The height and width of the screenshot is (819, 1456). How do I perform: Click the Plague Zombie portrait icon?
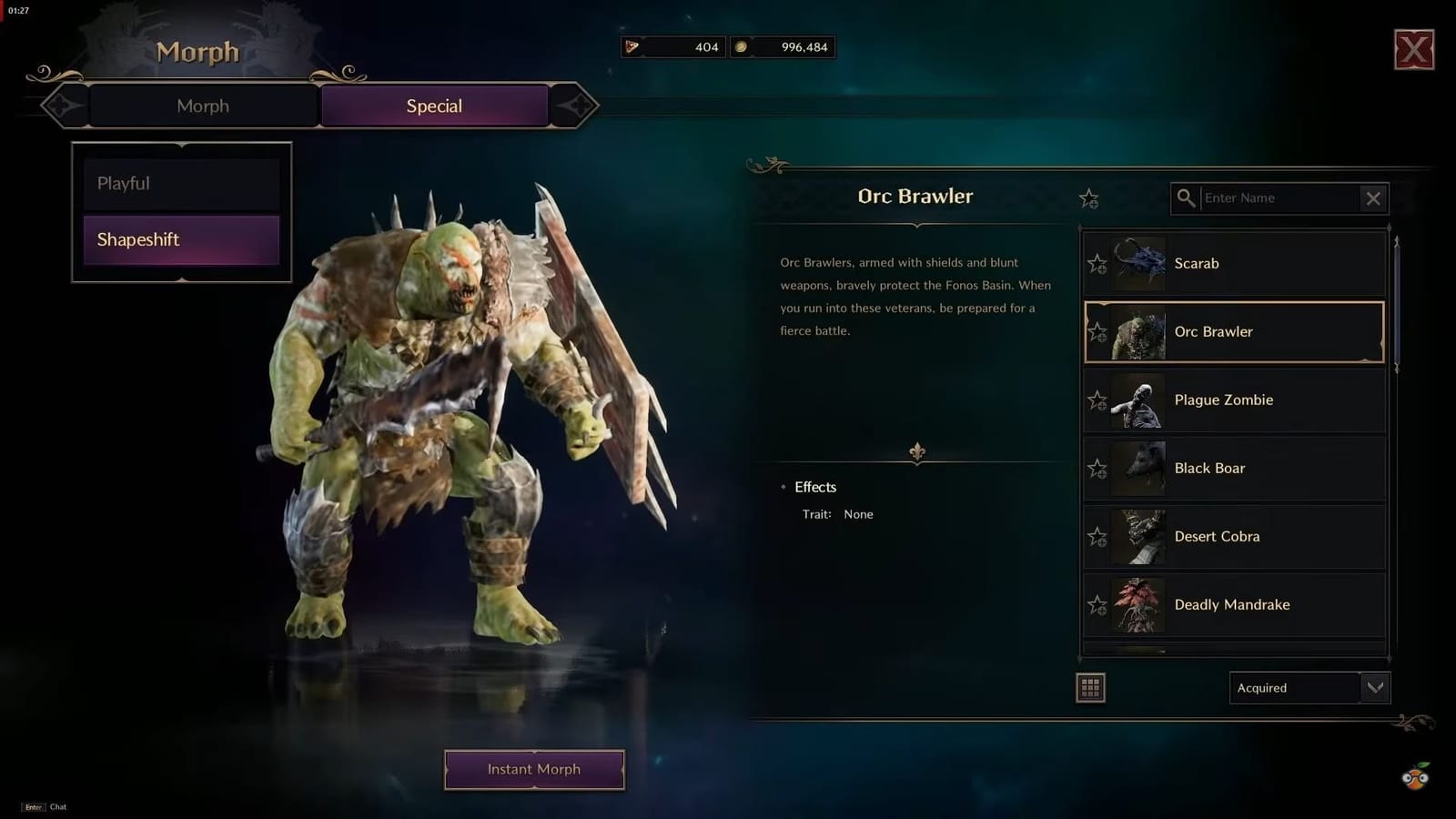point(1137,400)
